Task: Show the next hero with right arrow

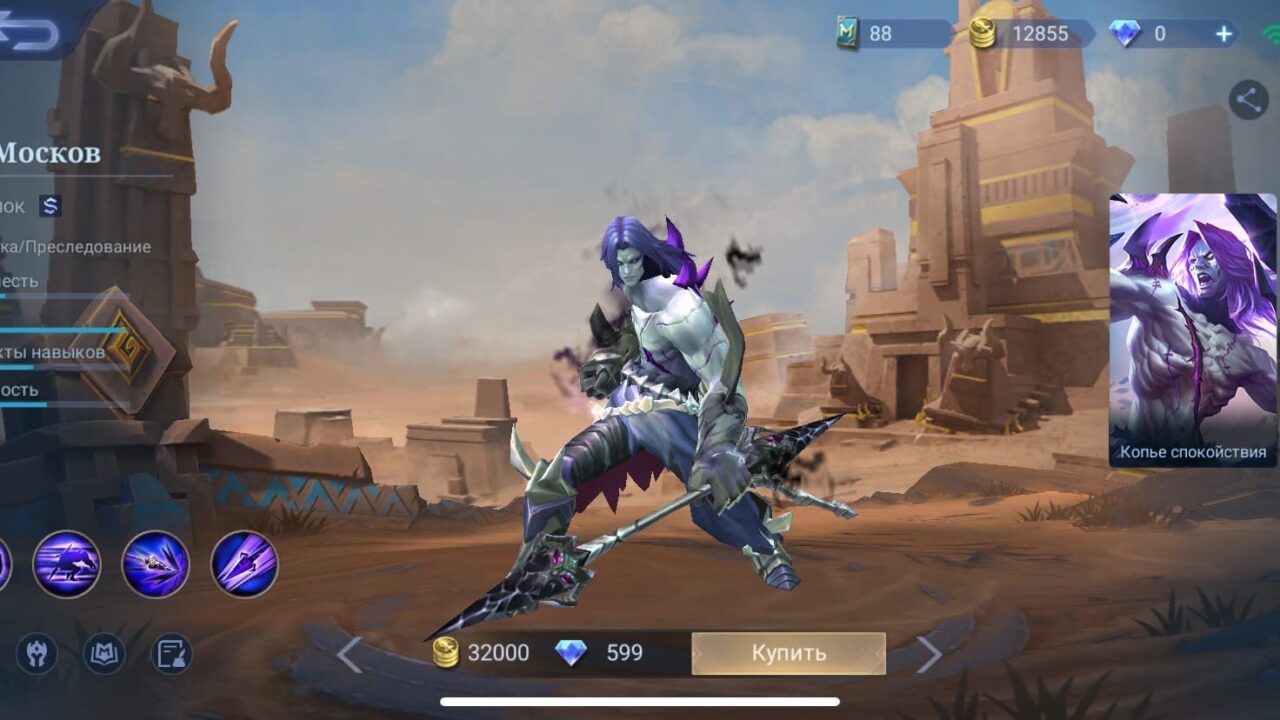Action: [929, 655]
